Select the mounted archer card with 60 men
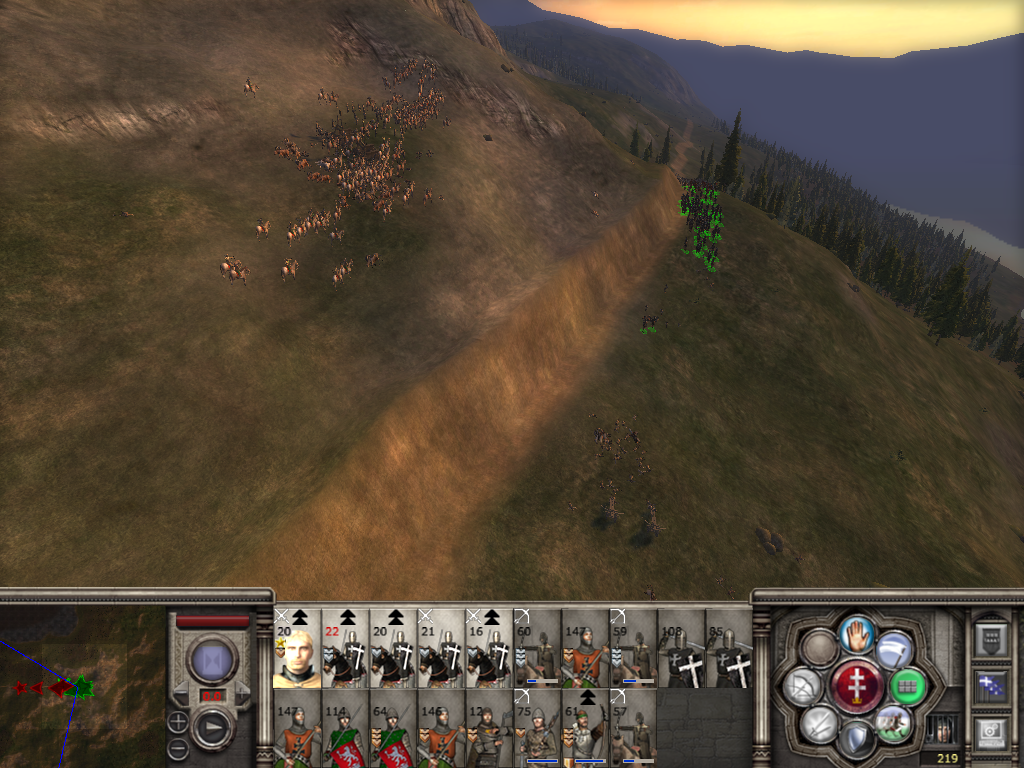This screenshot has width=1024, height=768. [x=538, y=649]
